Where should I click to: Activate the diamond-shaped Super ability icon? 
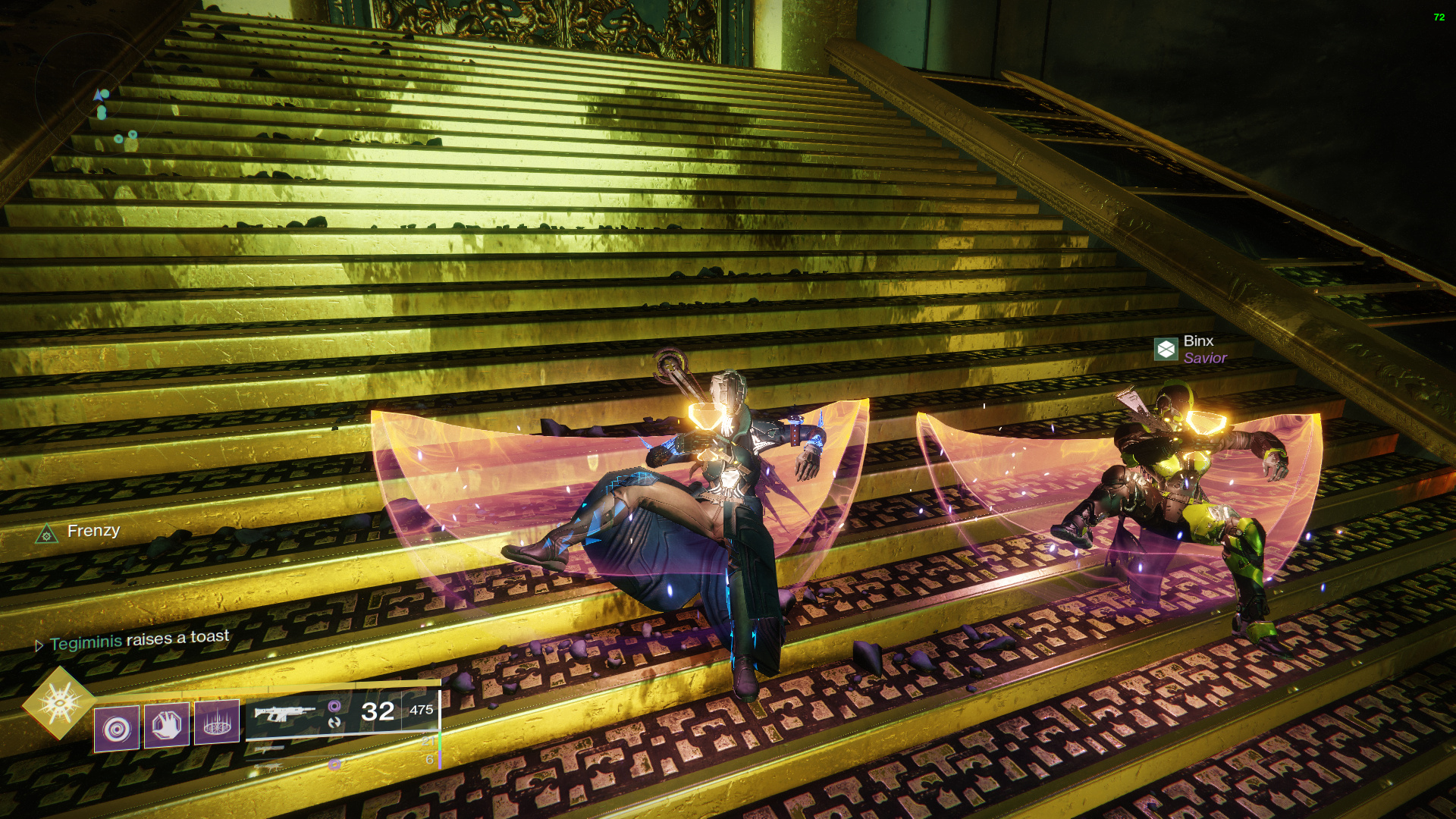coord(59,703)
